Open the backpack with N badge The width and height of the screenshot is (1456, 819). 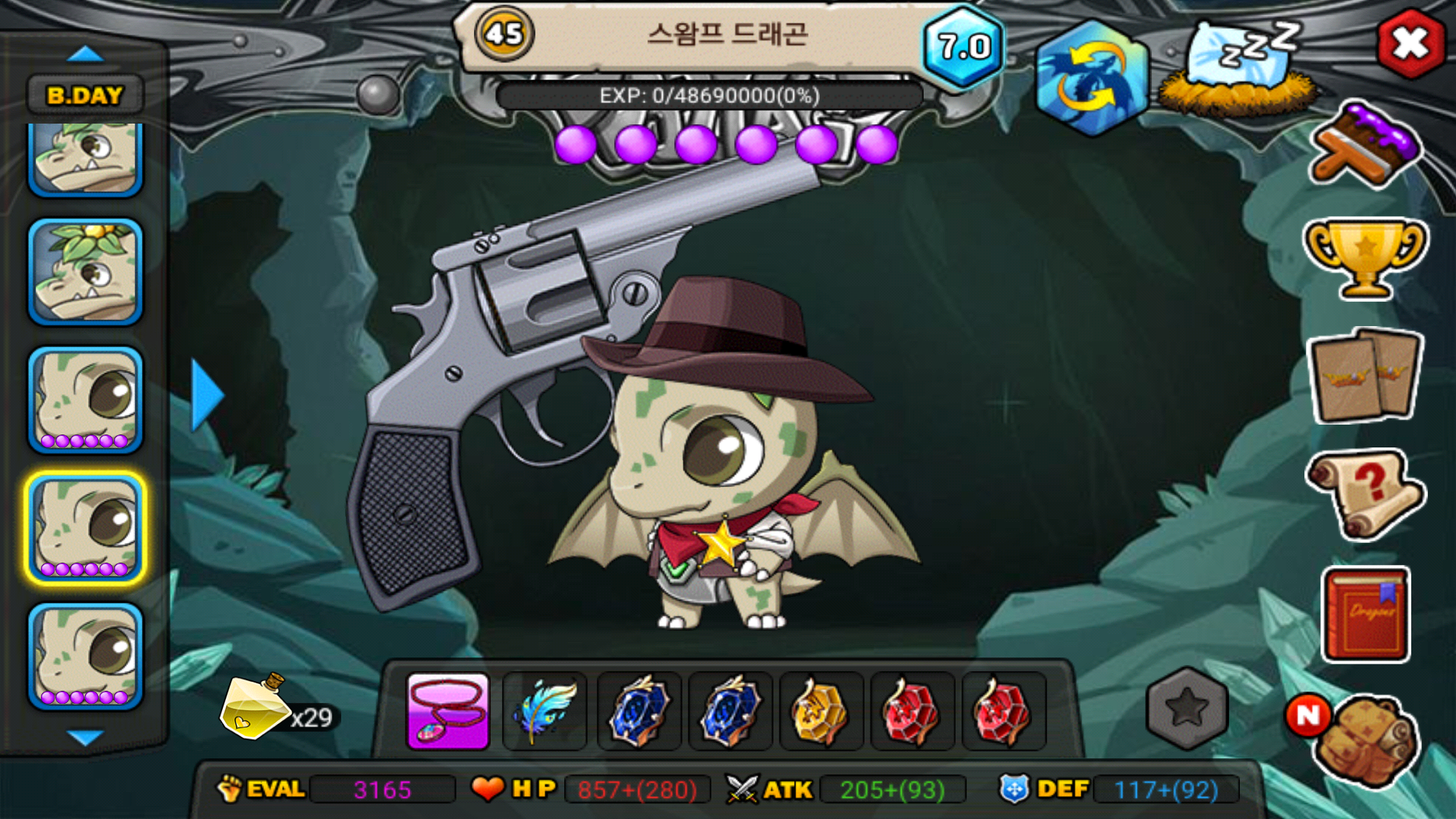coord(1365,739)
